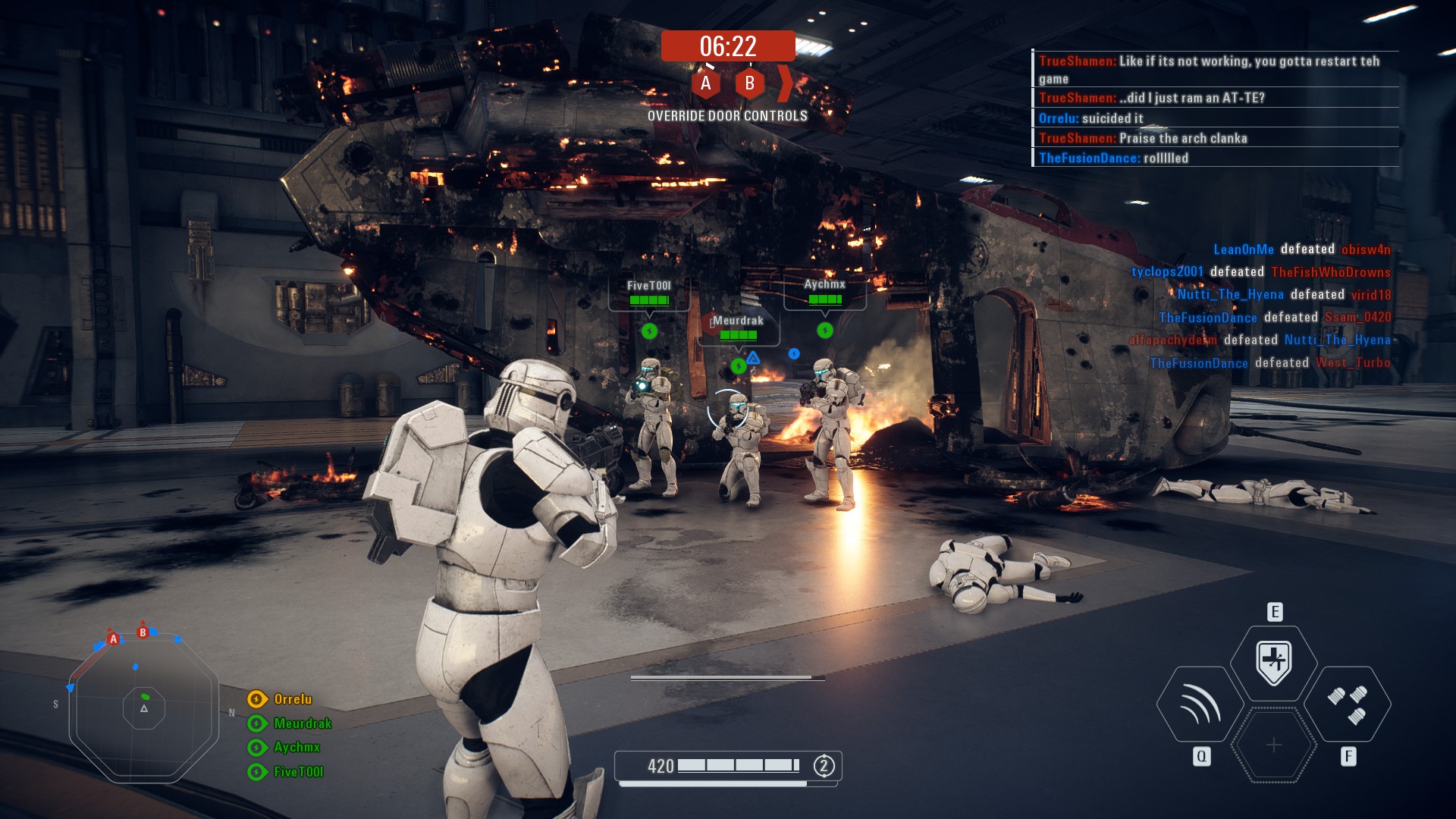Click the Meurdrak teammate nameplate
The image size is (1456, 819).
738,328
